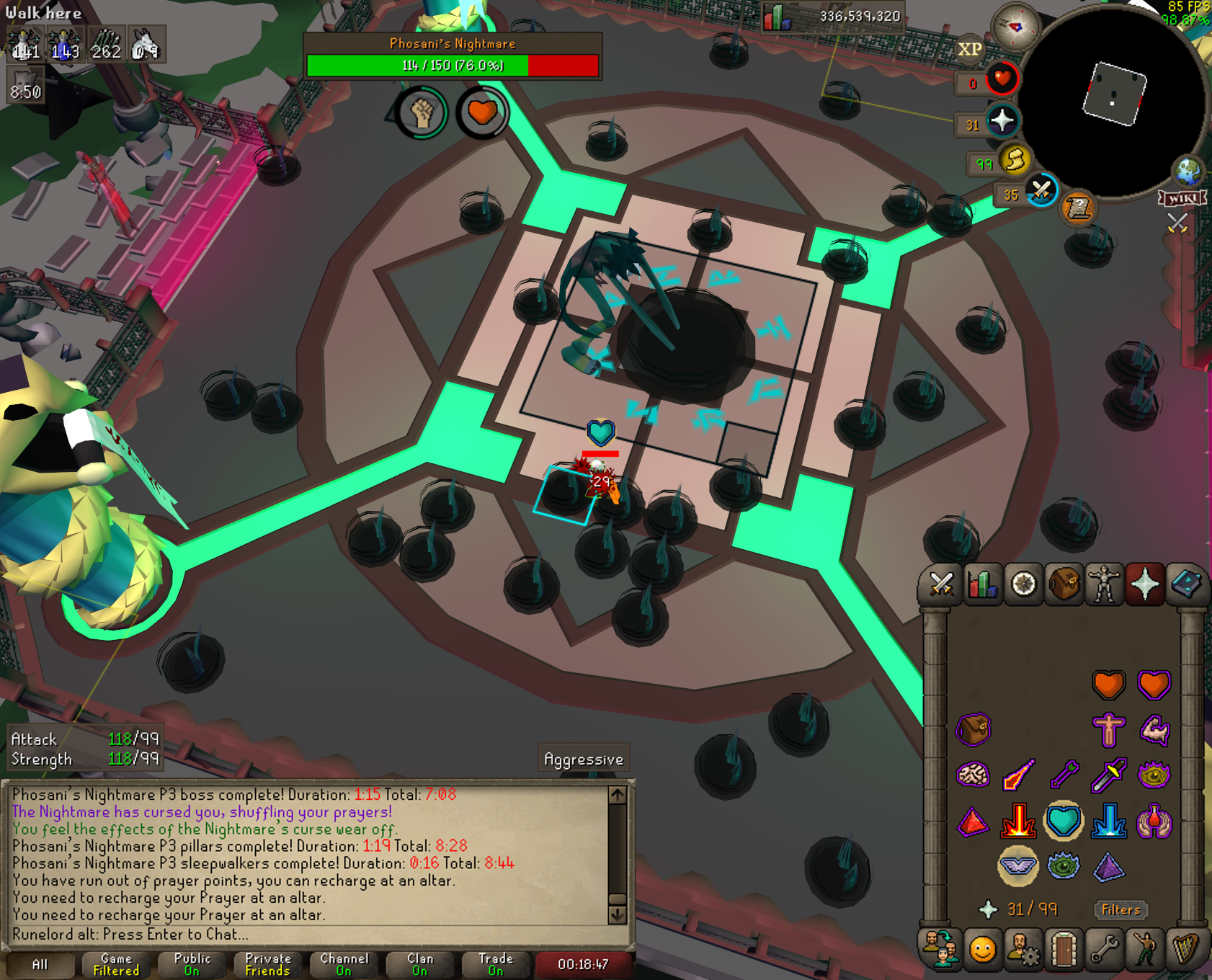Click the prayer Filters button
Image resolution: width=1212 pixels, height=980 pixels.
1120,909
